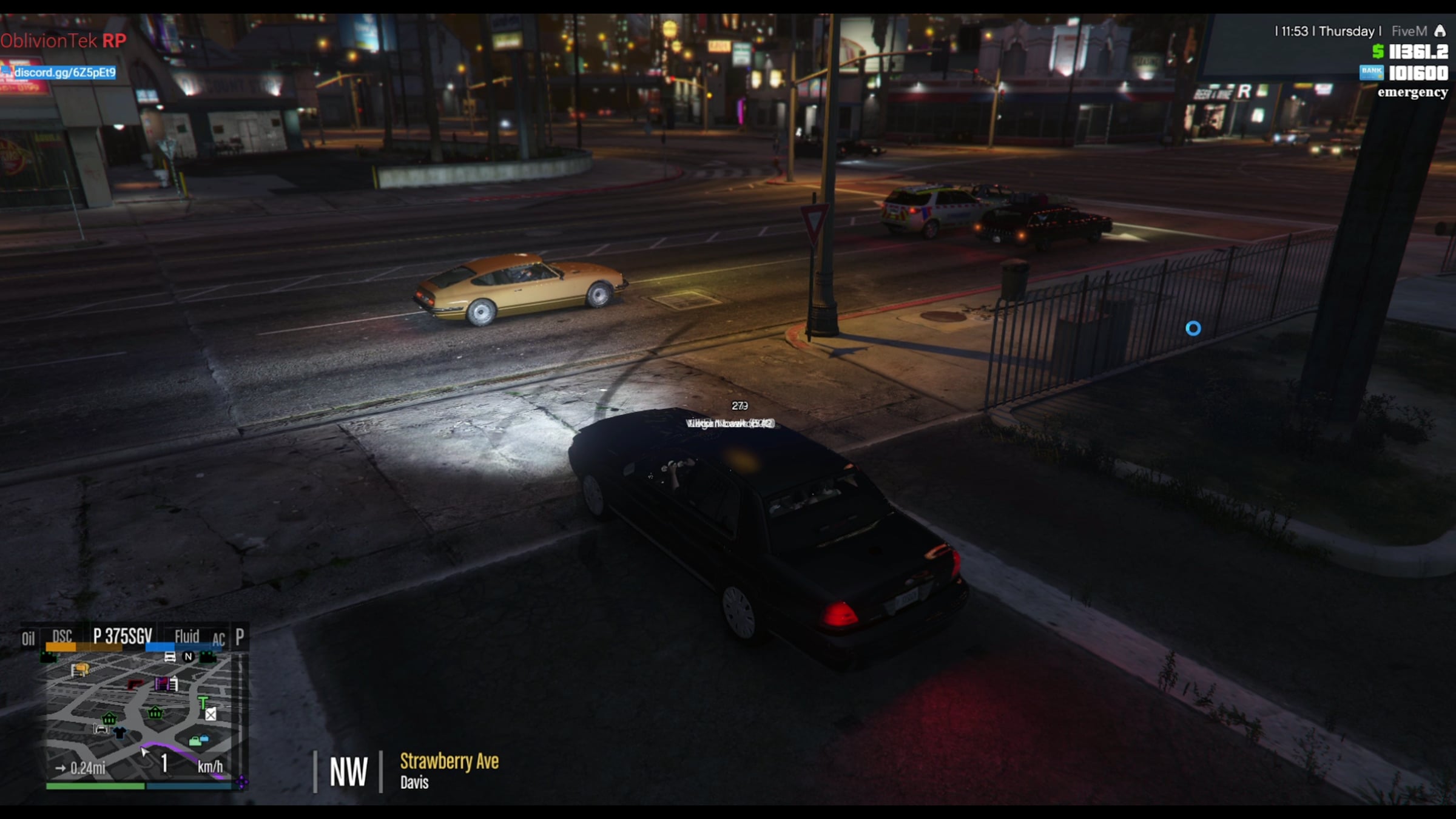Click the purple car wash blip

pyautogui.click(x=161, y=684)
